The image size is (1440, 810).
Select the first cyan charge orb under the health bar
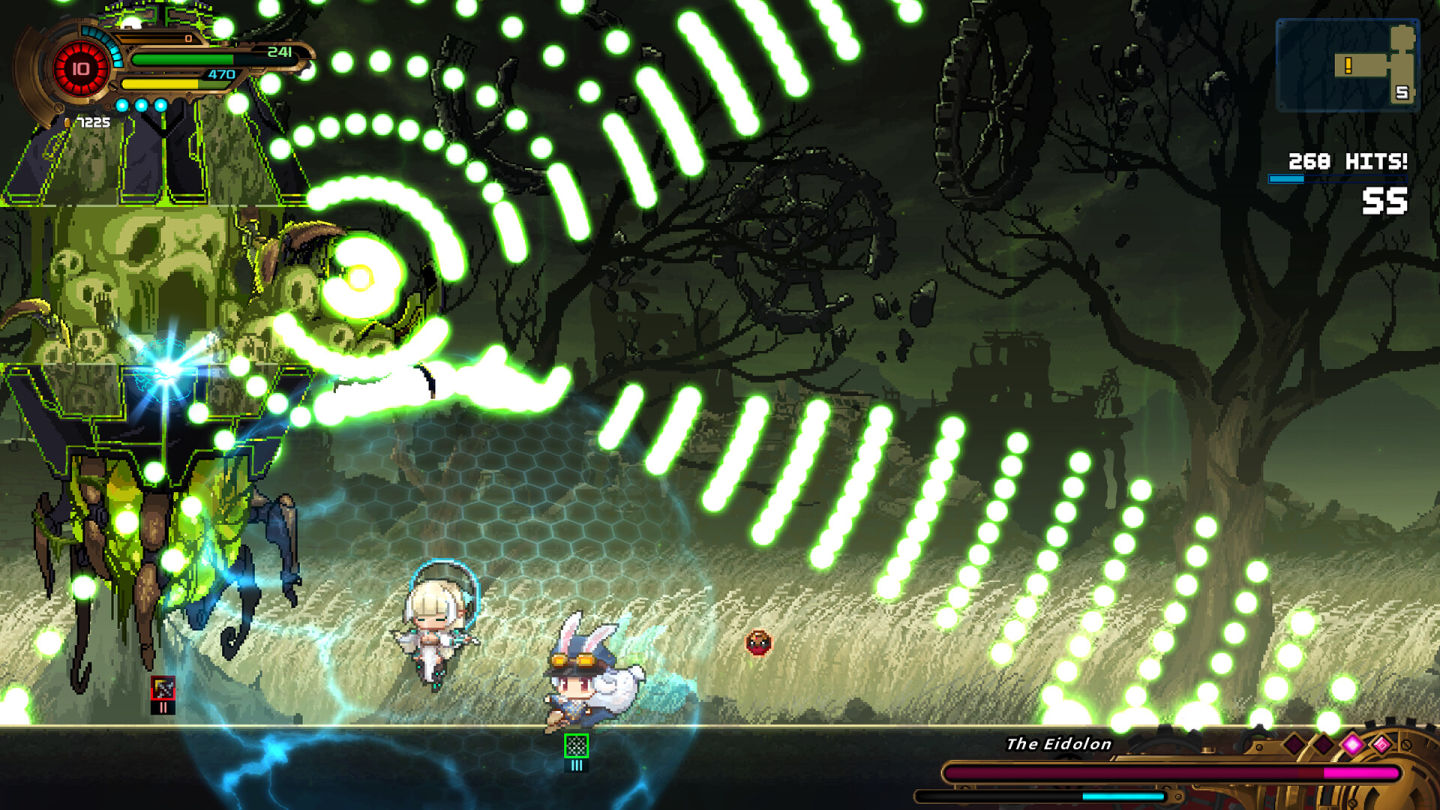(x=122, y=104)
